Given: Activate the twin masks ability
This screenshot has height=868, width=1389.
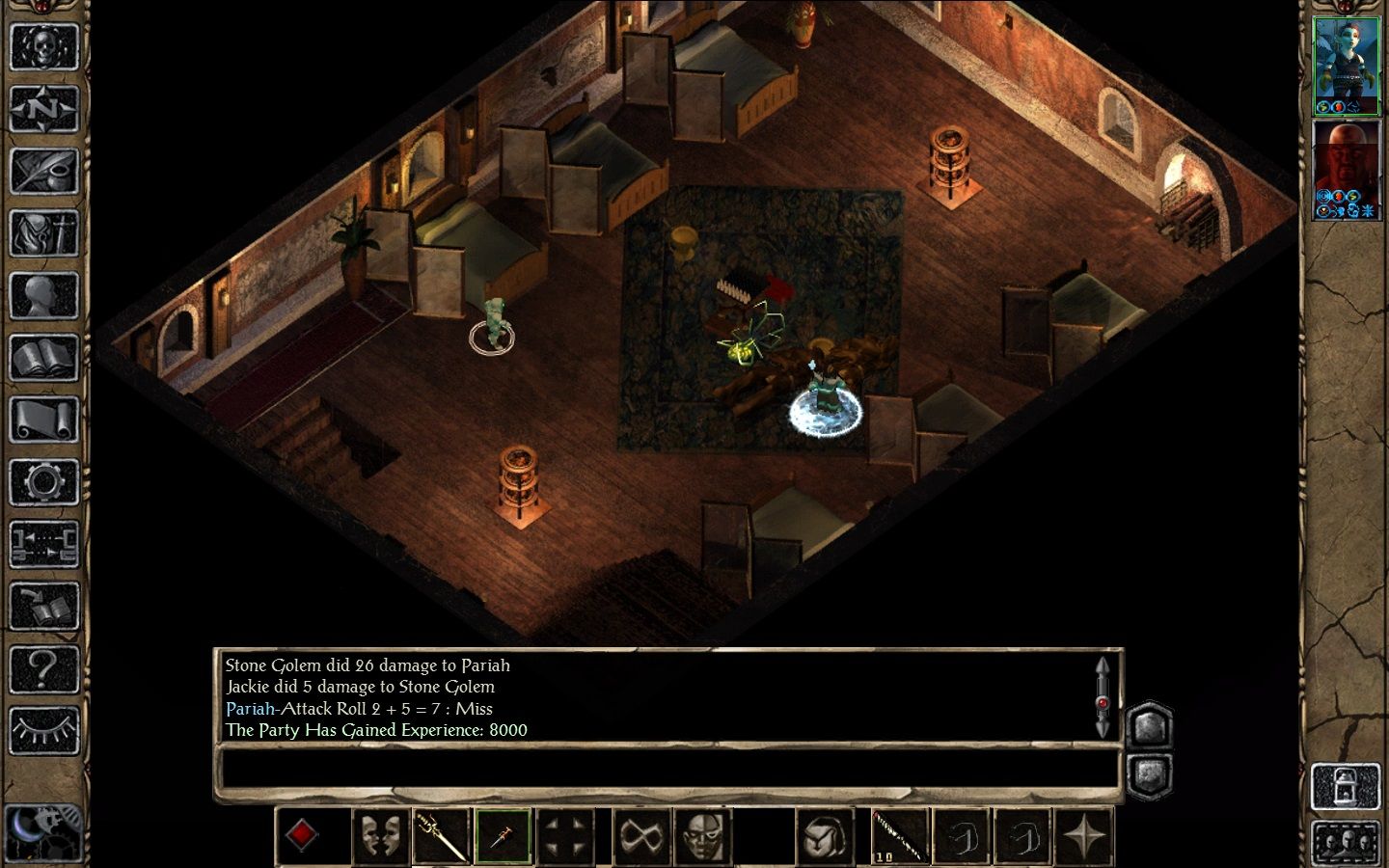Looking at the screenshot, I should (x=380, y=836).
